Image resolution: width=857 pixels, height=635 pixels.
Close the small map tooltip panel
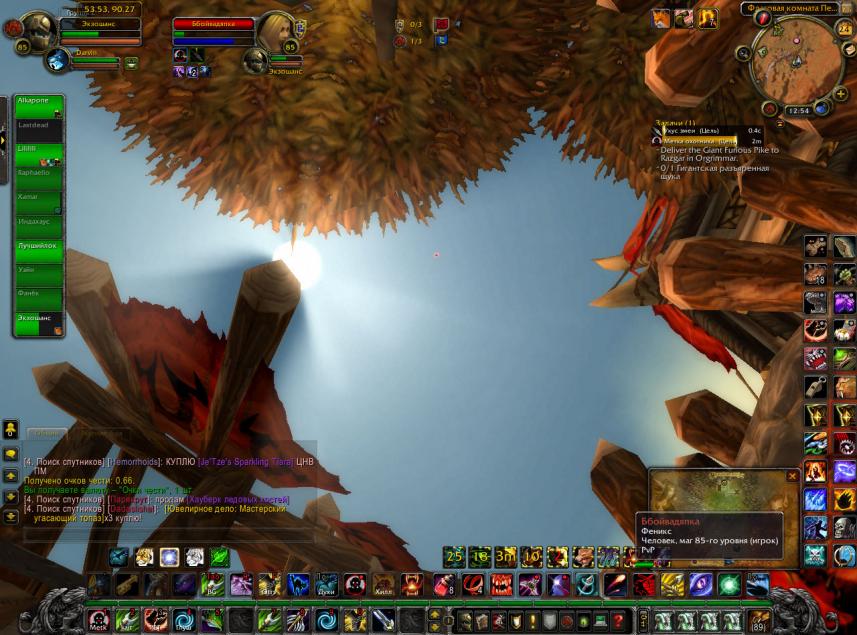792,476
